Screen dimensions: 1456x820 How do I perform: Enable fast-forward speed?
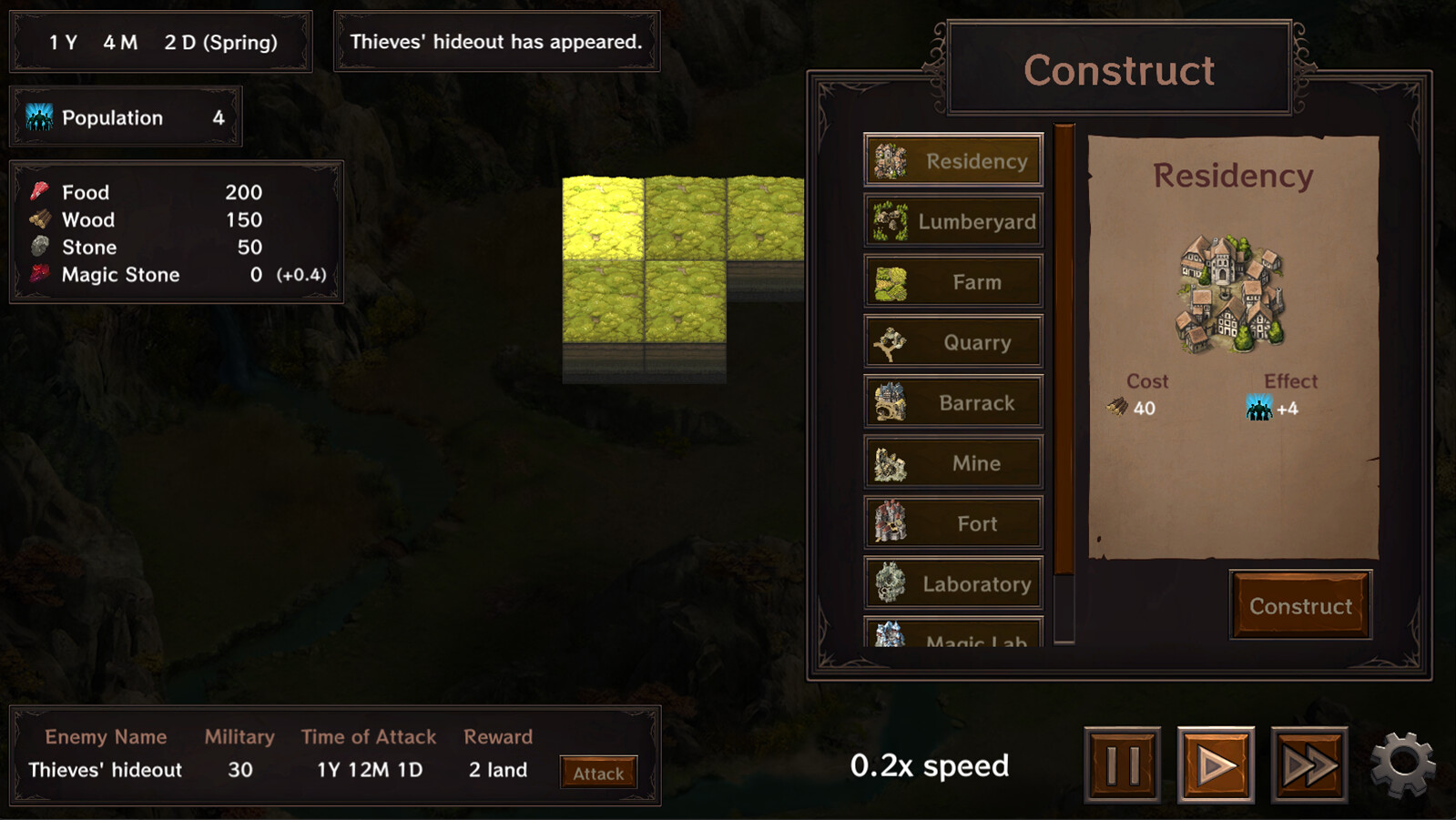[1309, 763]
